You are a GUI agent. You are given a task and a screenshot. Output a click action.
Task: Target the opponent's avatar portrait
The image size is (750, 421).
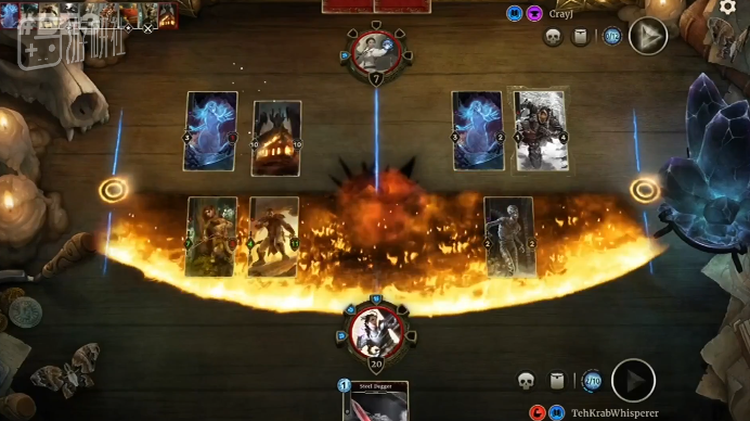[x=376, y=52]
